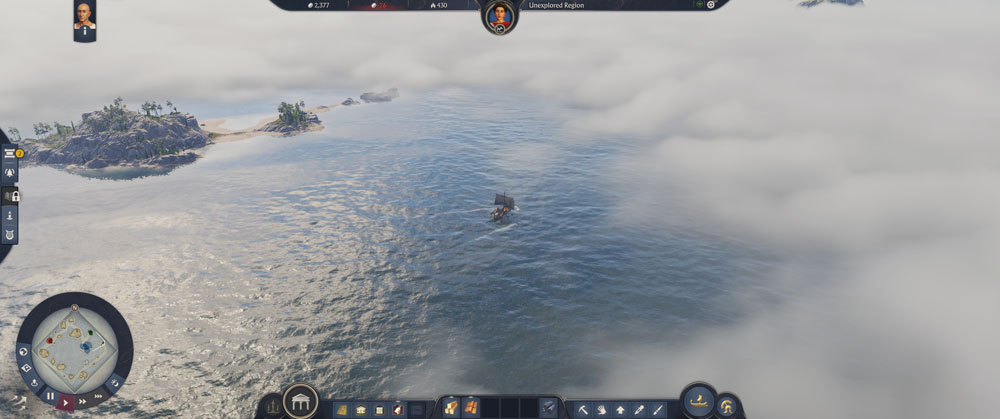Activate the eyedropper copy tool
Screen dimensions: 1000x419
[639, 408]
